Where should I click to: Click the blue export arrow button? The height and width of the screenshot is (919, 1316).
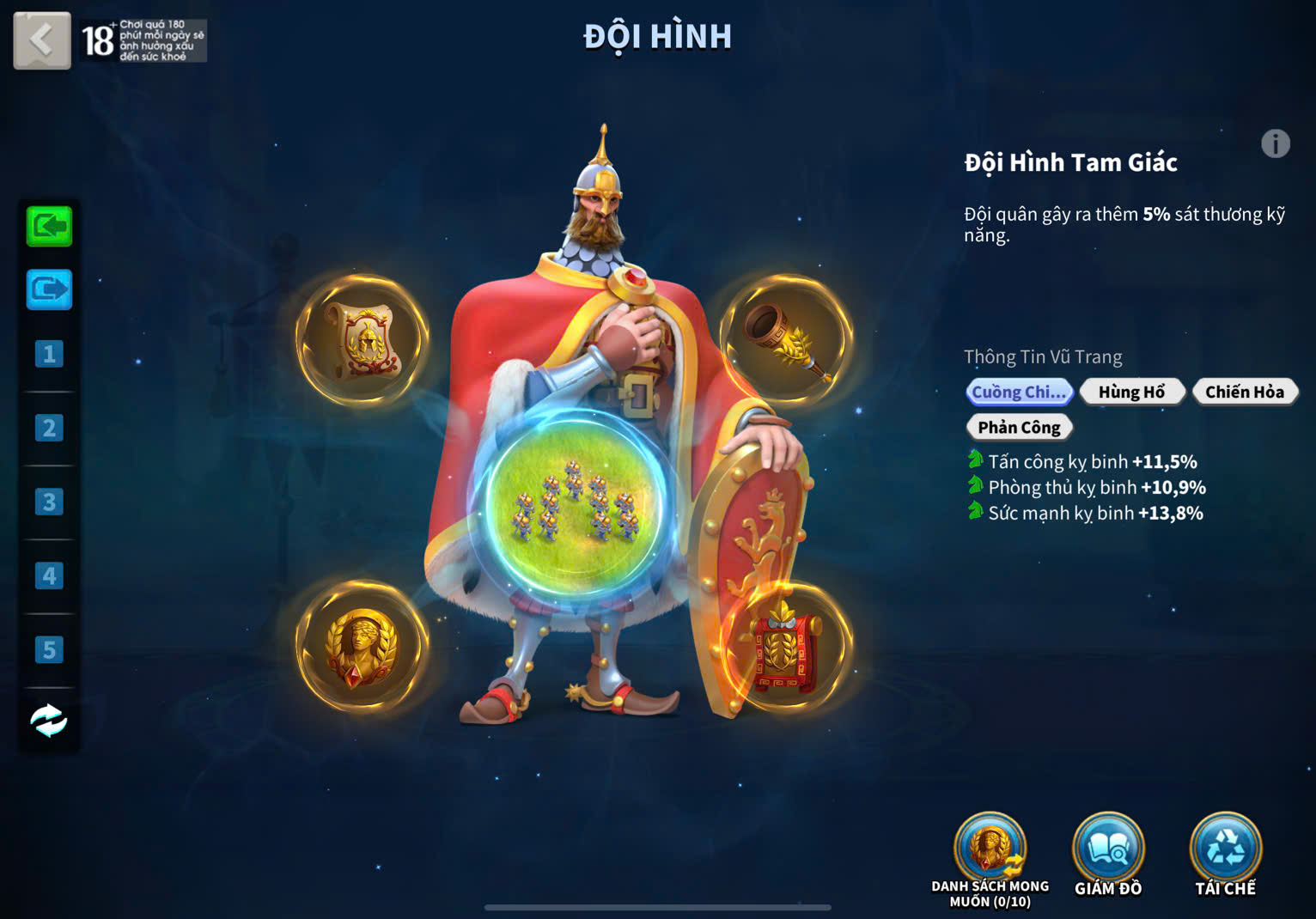(49, 289)
